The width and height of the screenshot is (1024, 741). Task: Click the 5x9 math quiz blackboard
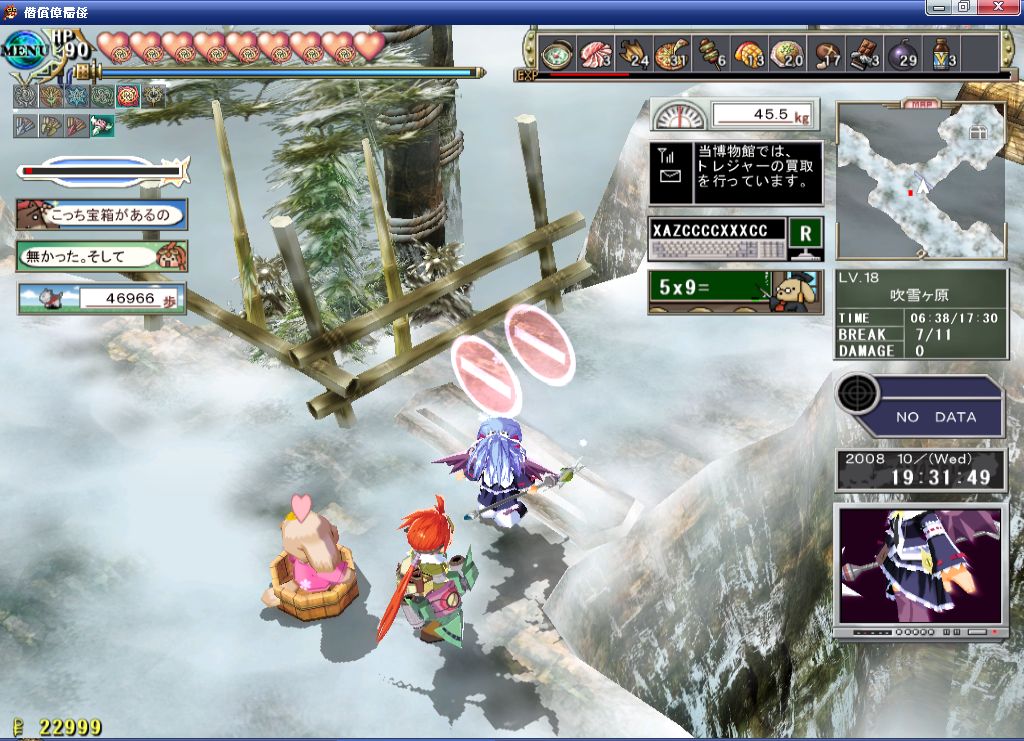(736, 292)
